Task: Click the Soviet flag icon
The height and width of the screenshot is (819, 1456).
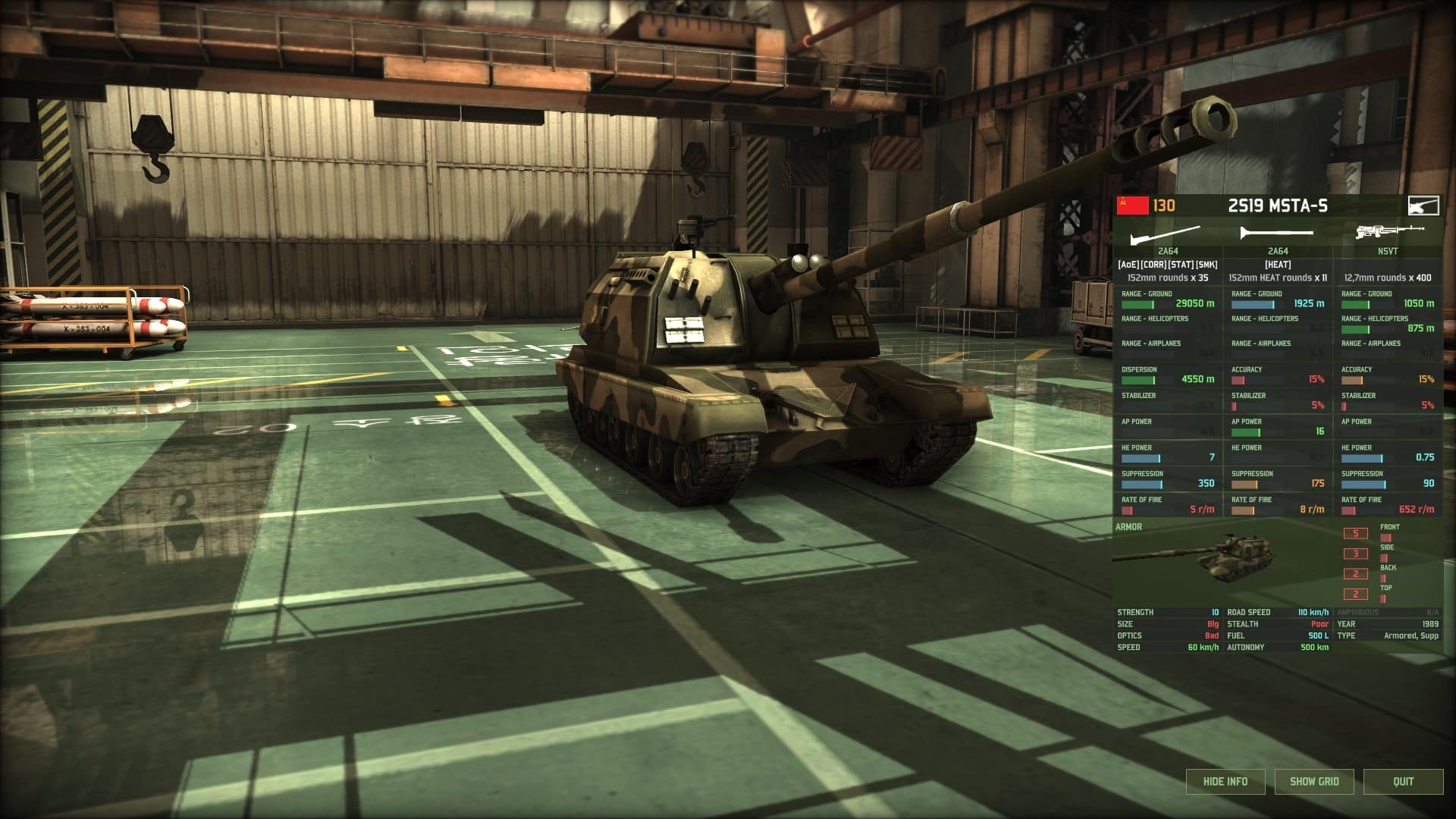Action: pos(1131,203)
